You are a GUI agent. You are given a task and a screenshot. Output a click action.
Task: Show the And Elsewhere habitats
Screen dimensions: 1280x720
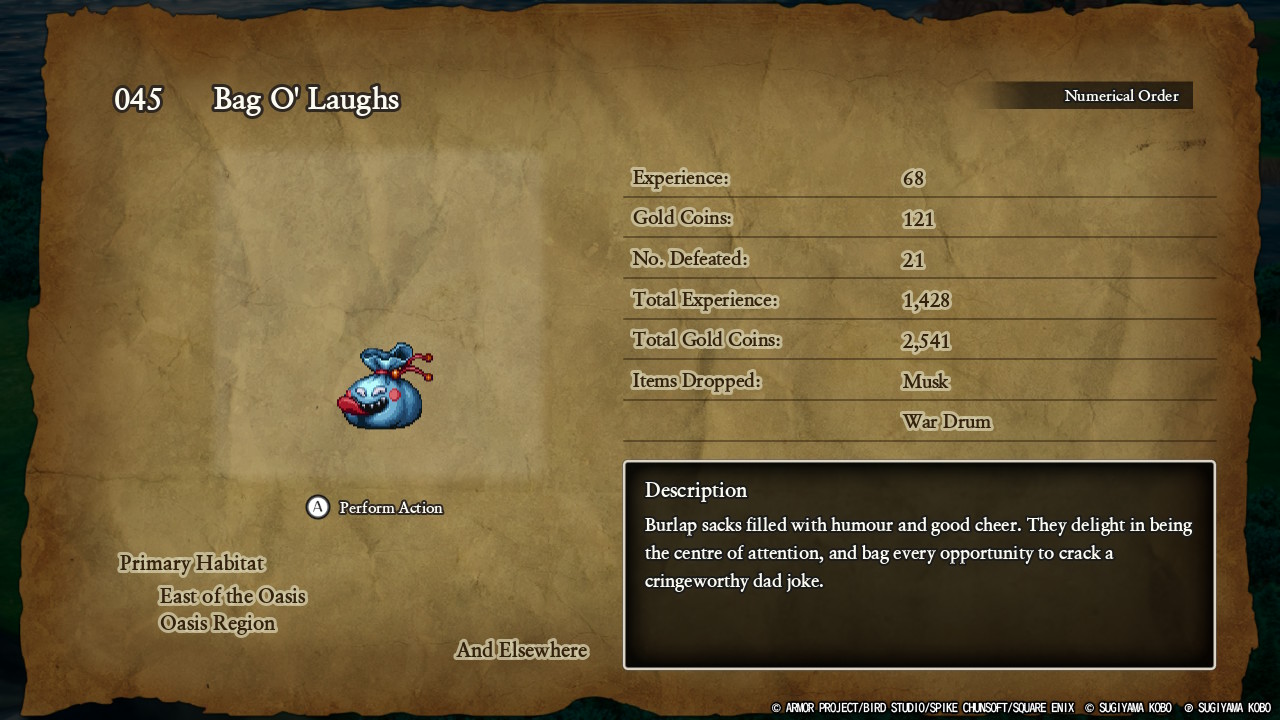[x=521, y=650]
